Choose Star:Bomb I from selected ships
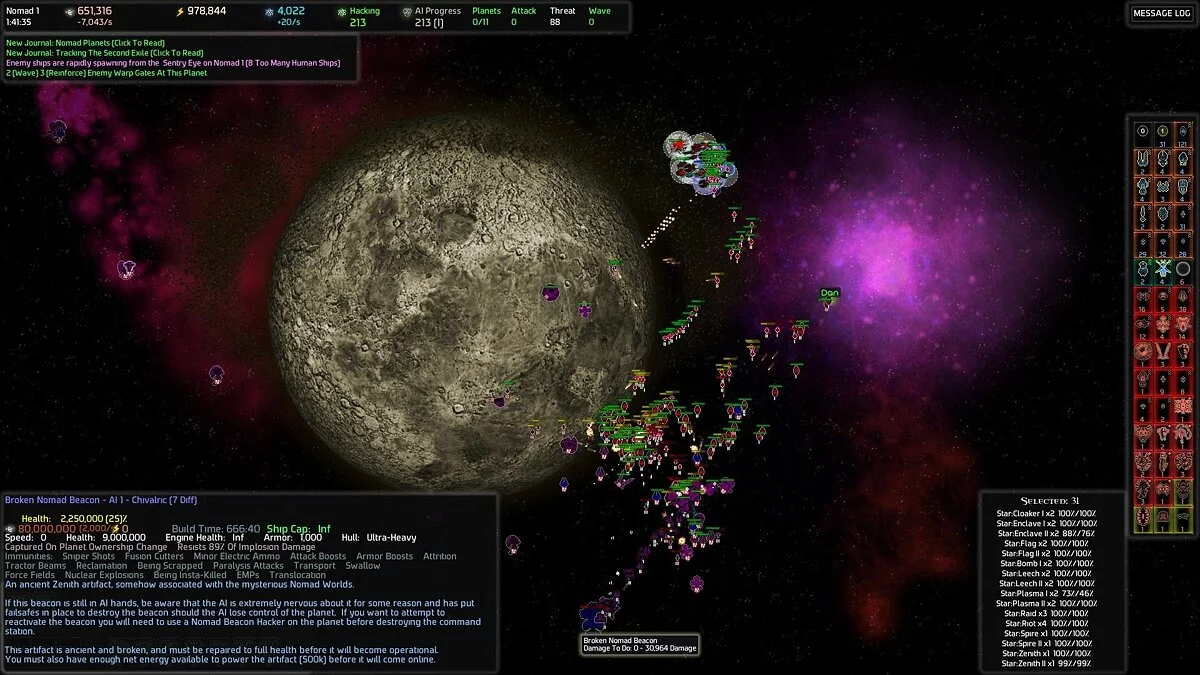Image resolution: width=1200 pixels, height=675 pixels. (x=1046, y=564)
